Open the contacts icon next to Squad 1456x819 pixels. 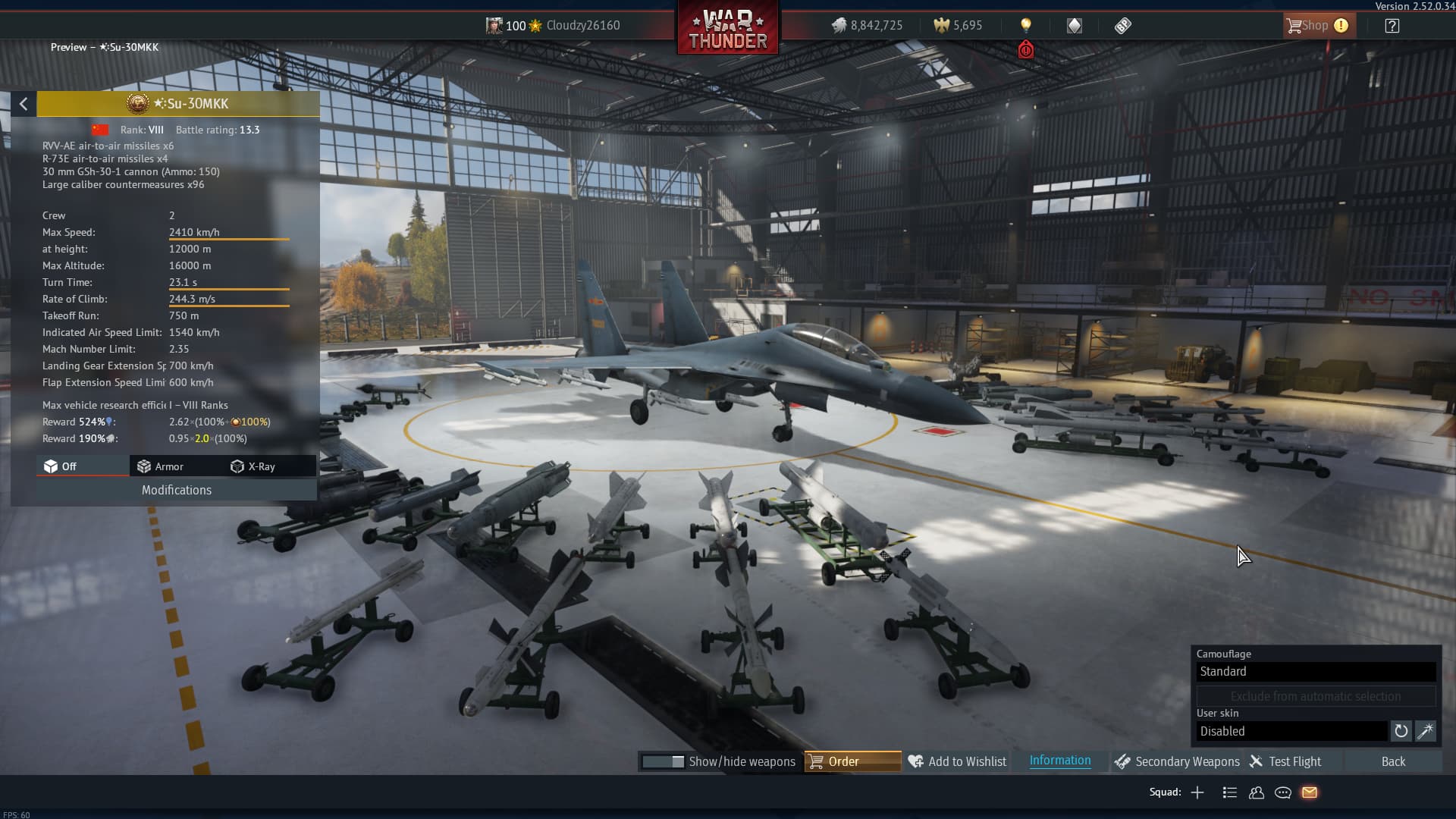(1256, 792)
